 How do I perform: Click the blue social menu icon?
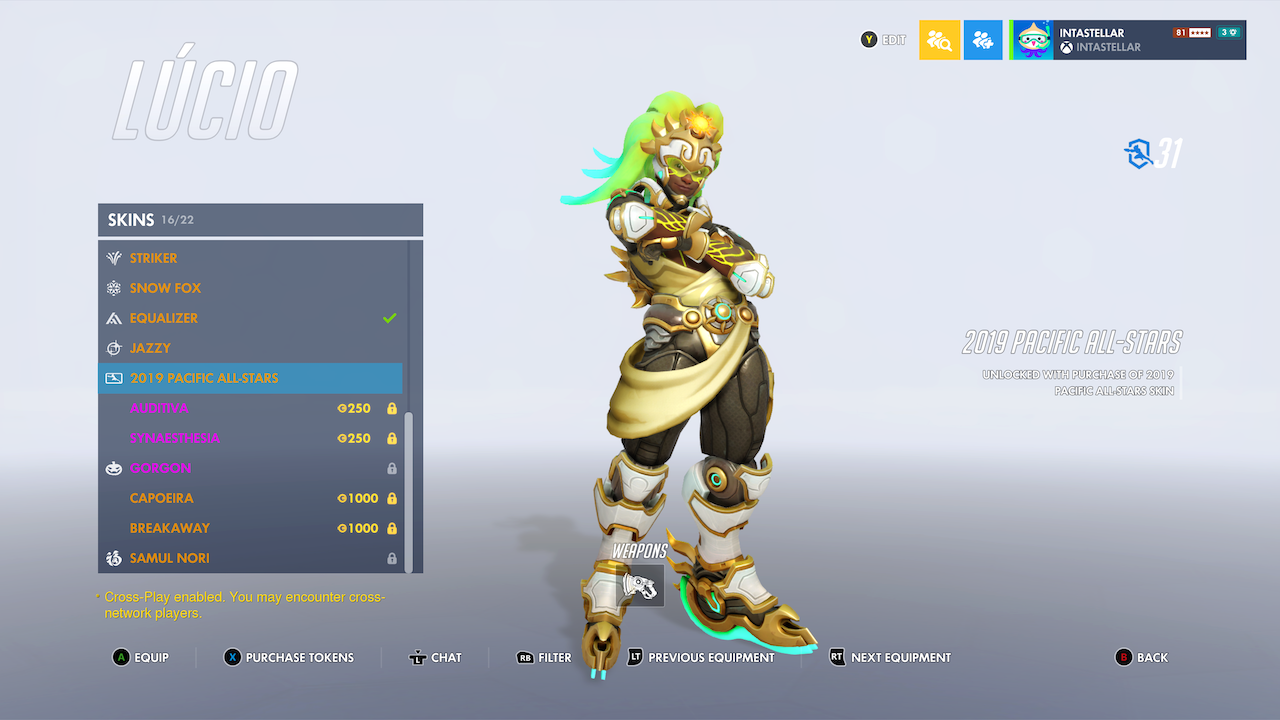(x=982, y=40)
